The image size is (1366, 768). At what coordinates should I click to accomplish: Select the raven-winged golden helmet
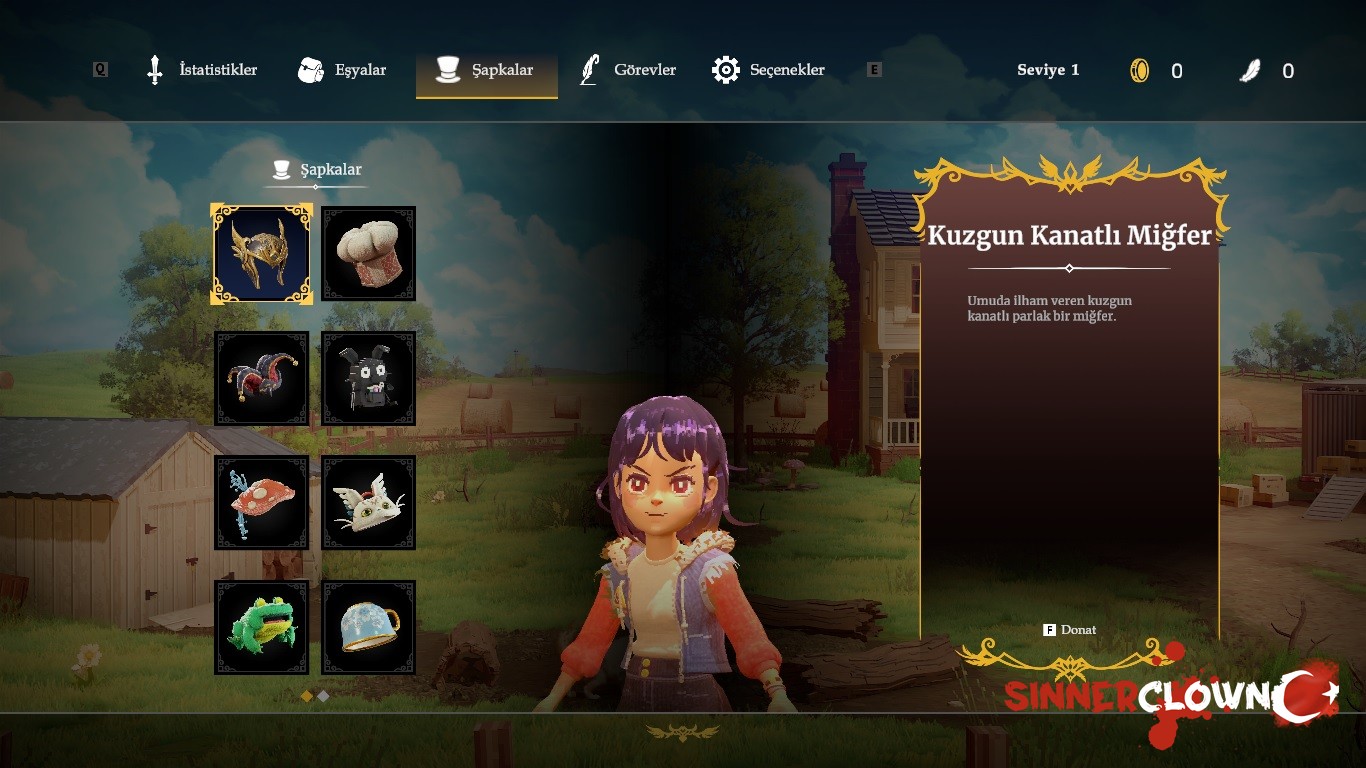tap(262, 254)
